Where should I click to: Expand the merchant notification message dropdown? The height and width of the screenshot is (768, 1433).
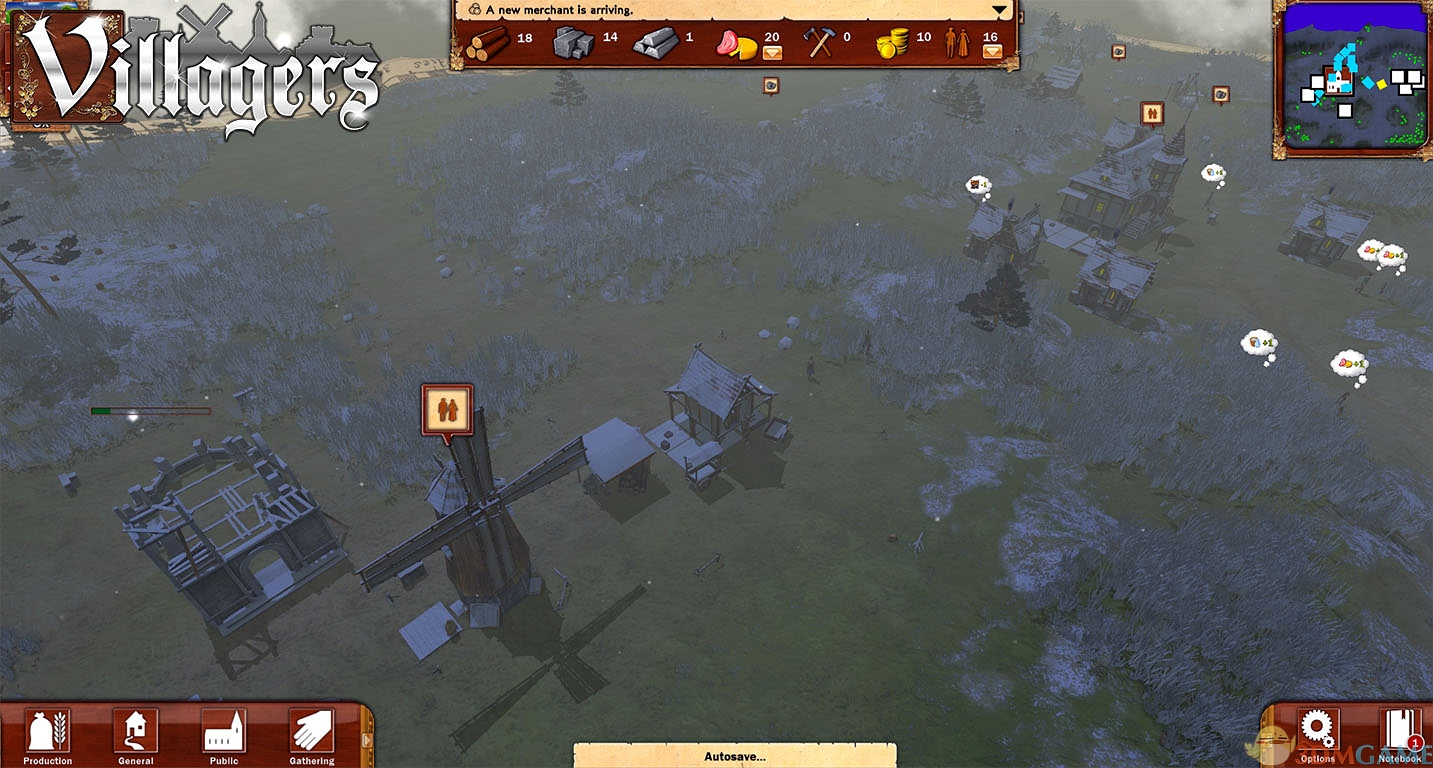click(998, 11)
